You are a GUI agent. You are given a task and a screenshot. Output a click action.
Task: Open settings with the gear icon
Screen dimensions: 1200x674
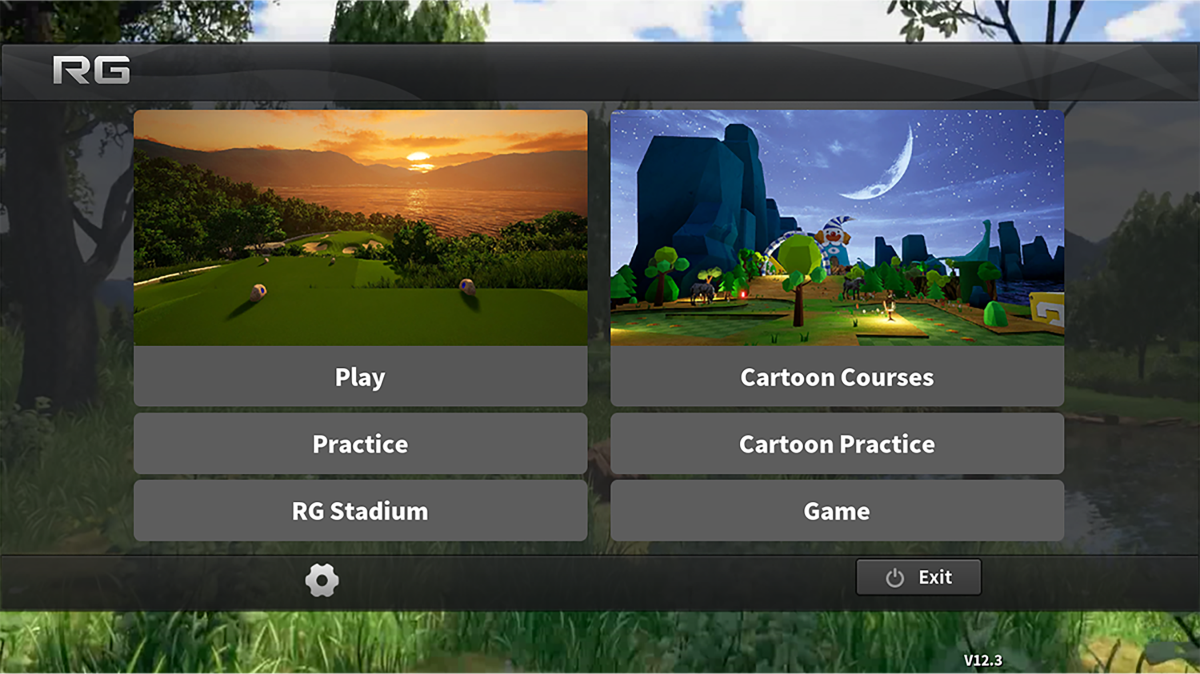(x=322, y=580)
